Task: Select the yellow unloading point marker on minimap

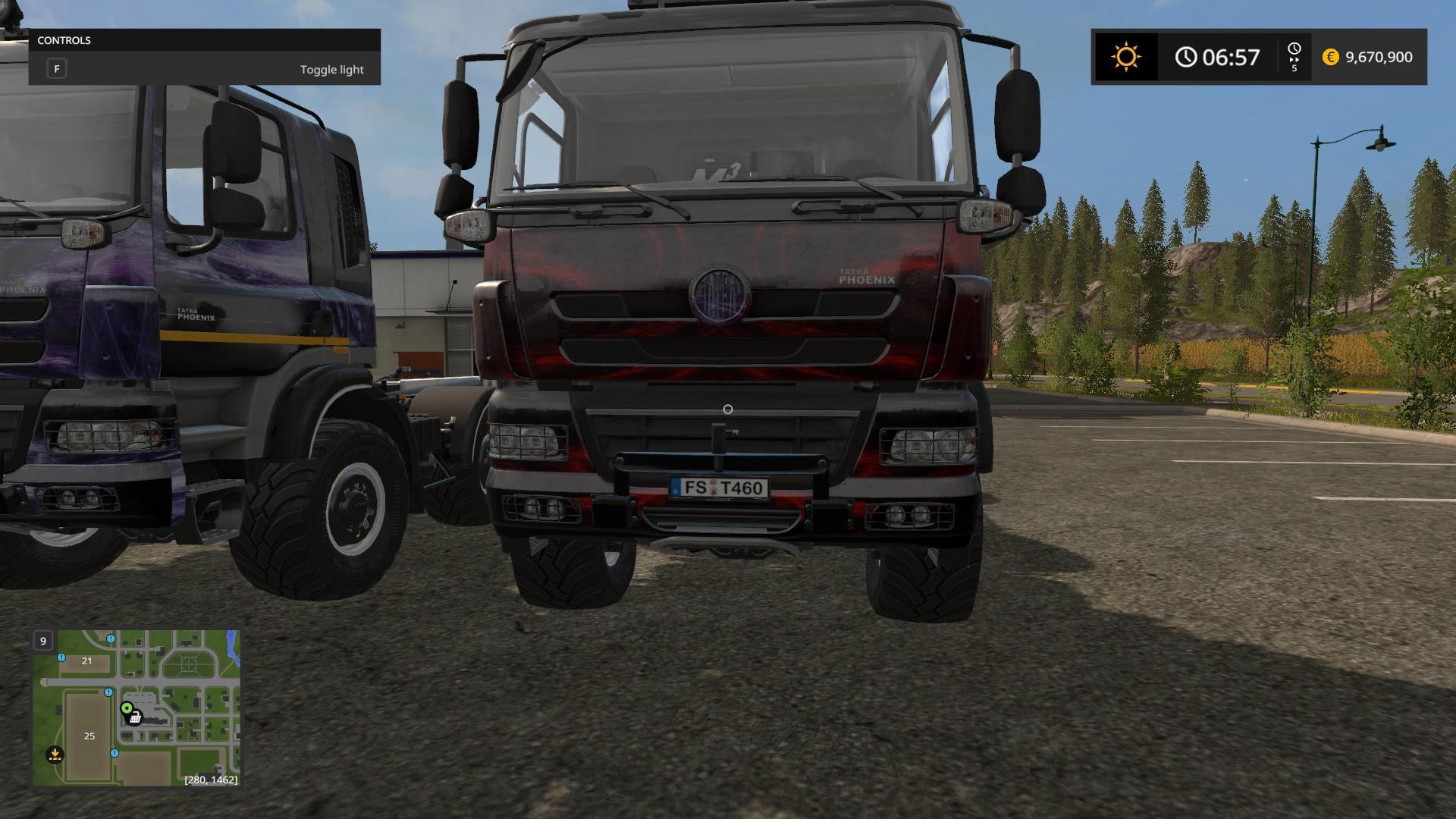Action: click(x=55, y=755)
